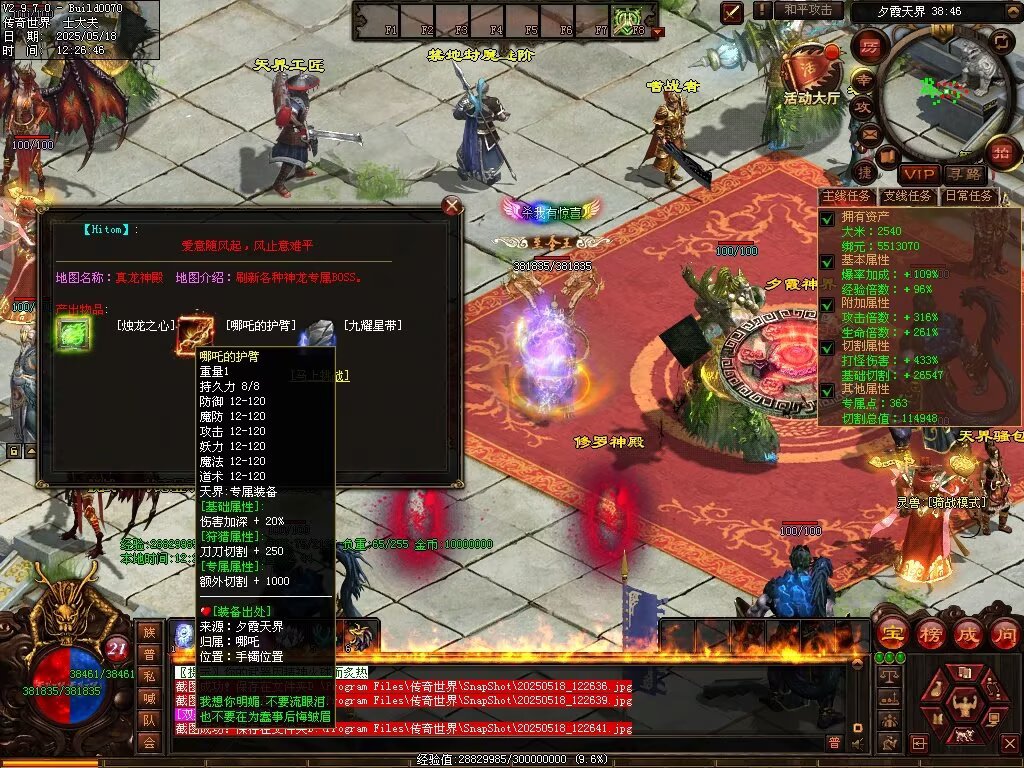This screenshot has height=768, width=1024.
Task: Switch to 日常任务 tab
Action: (x=969, y=197)
